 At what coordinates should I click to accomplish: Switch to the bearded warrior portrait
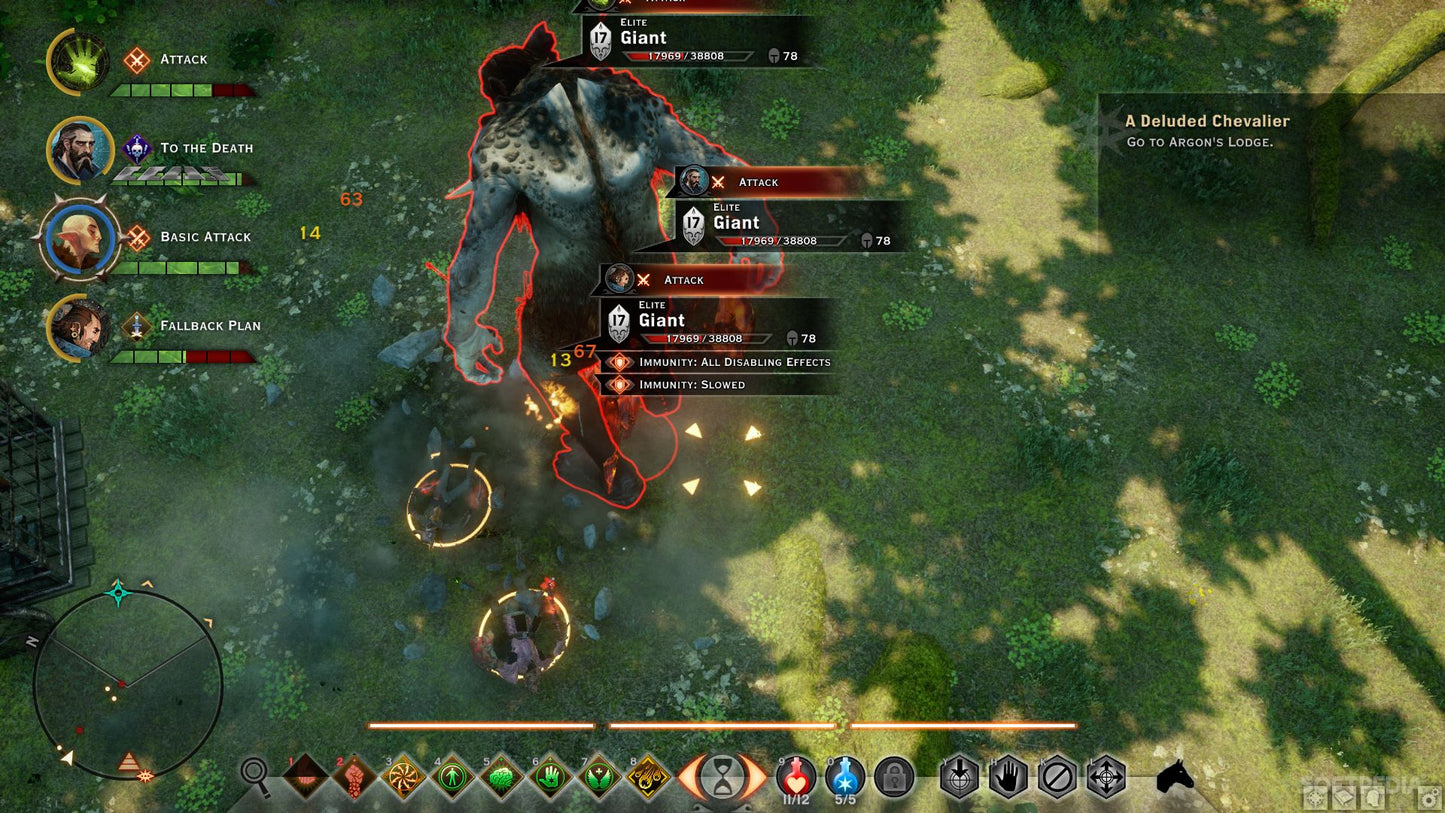pyautogui.click(x=79, y=150)
